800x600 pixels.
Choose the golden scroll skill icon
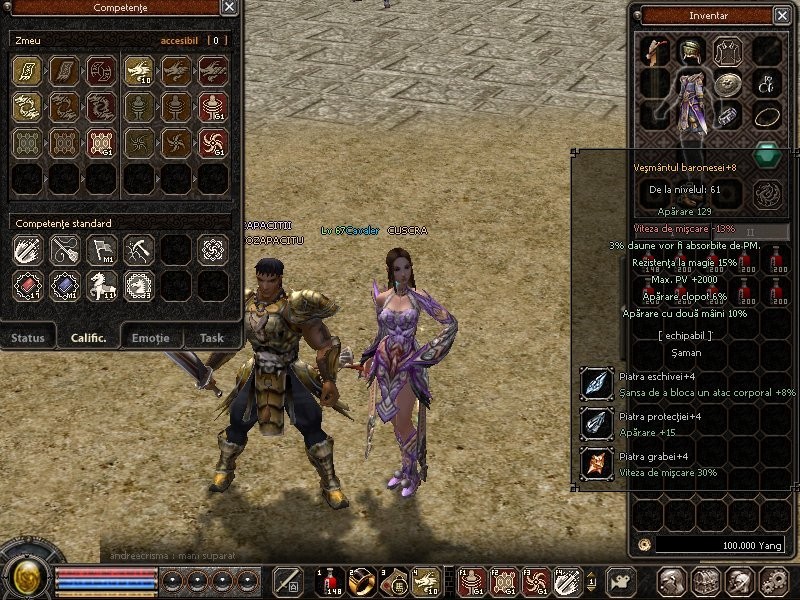tap(27, 70)
